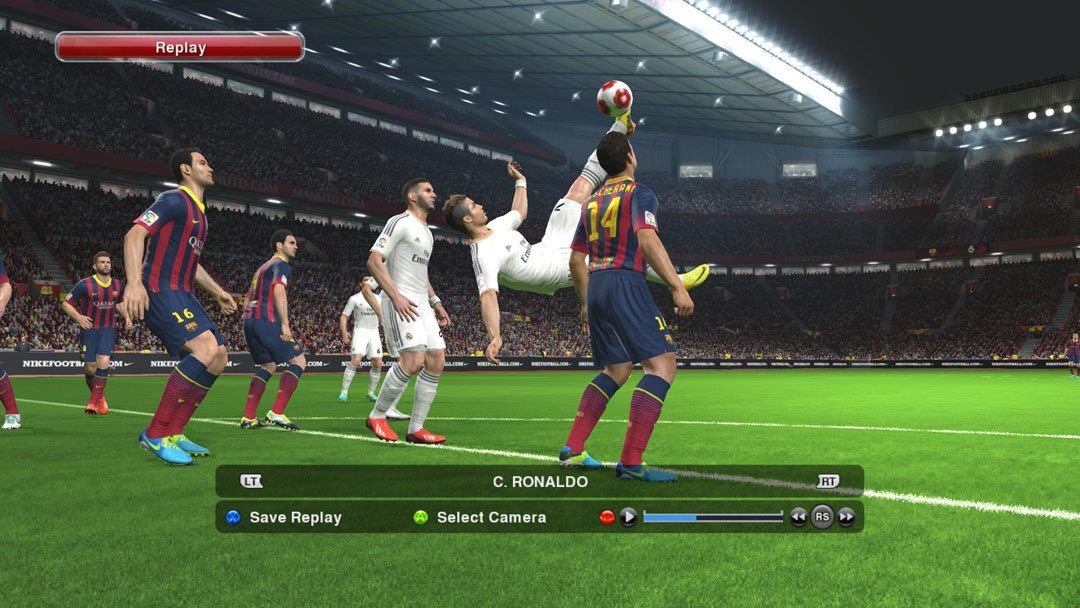Rewind the replay
This screenshot has width=1080, height=608.
point(798,517)
